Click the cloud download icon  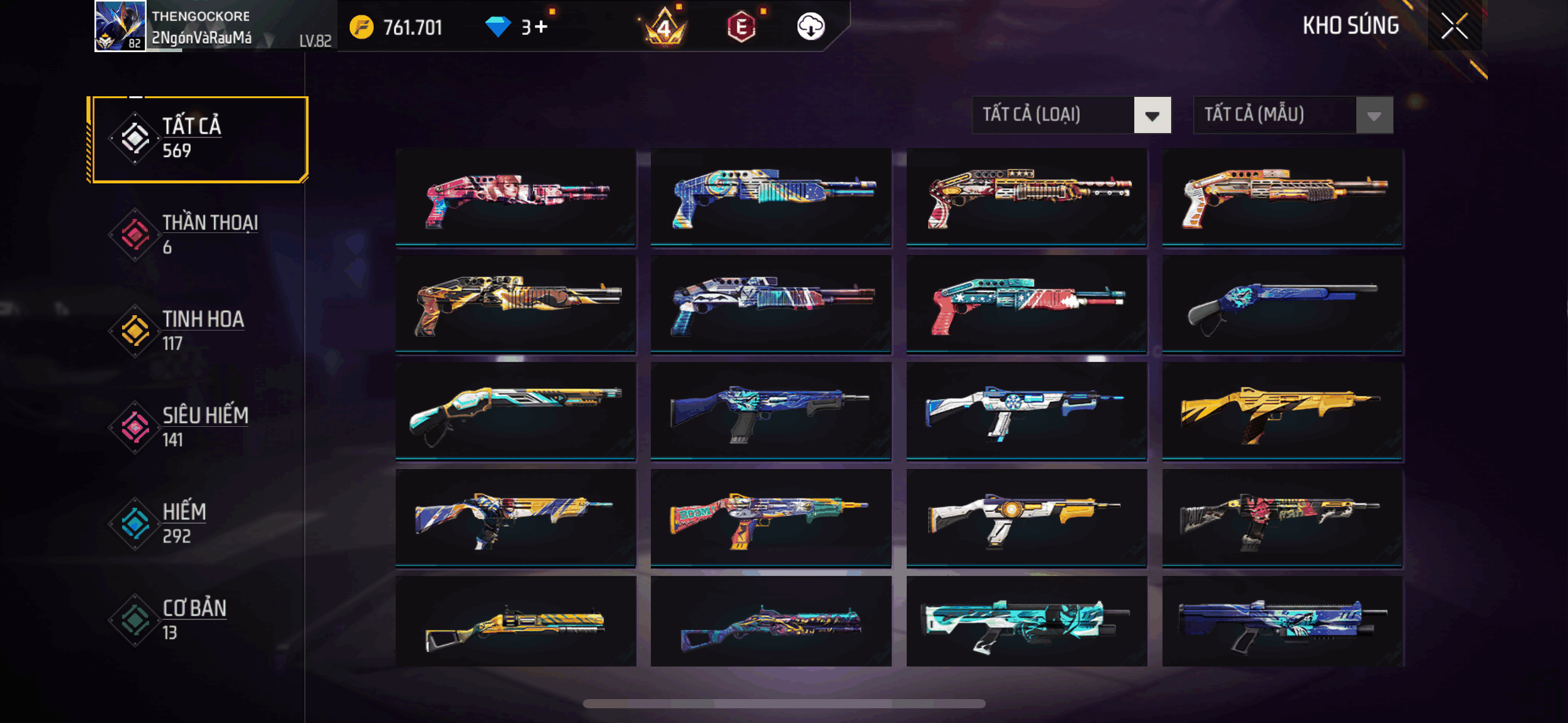coord(810,27)
